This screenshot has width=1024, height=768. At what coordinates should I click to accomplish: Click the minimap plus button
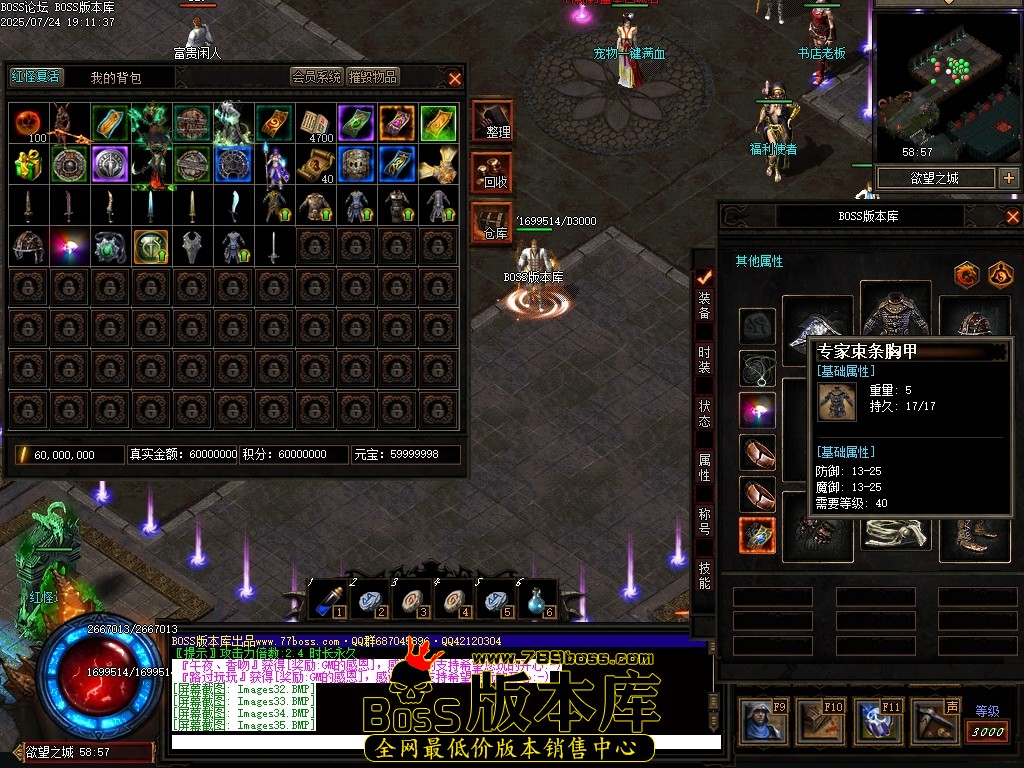point(1008,178)
